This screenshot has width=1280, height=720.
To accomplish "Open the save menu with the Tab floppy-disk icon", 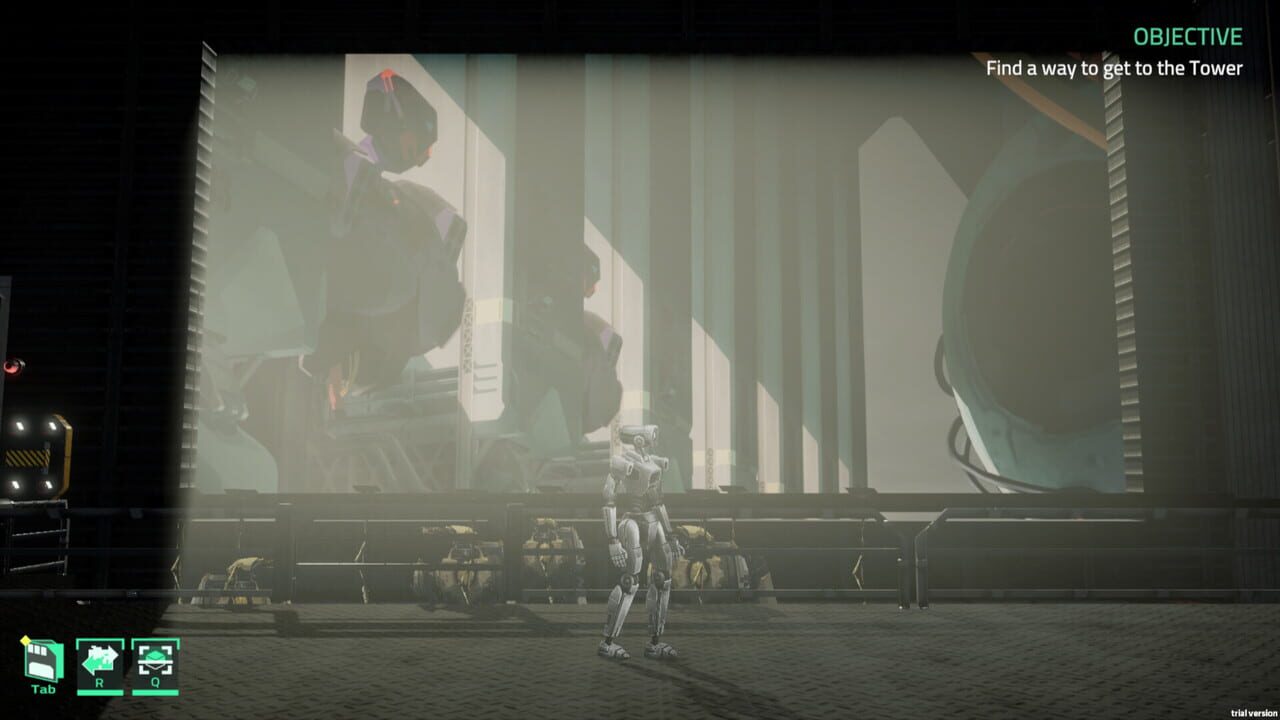I will tap(42, 658).
